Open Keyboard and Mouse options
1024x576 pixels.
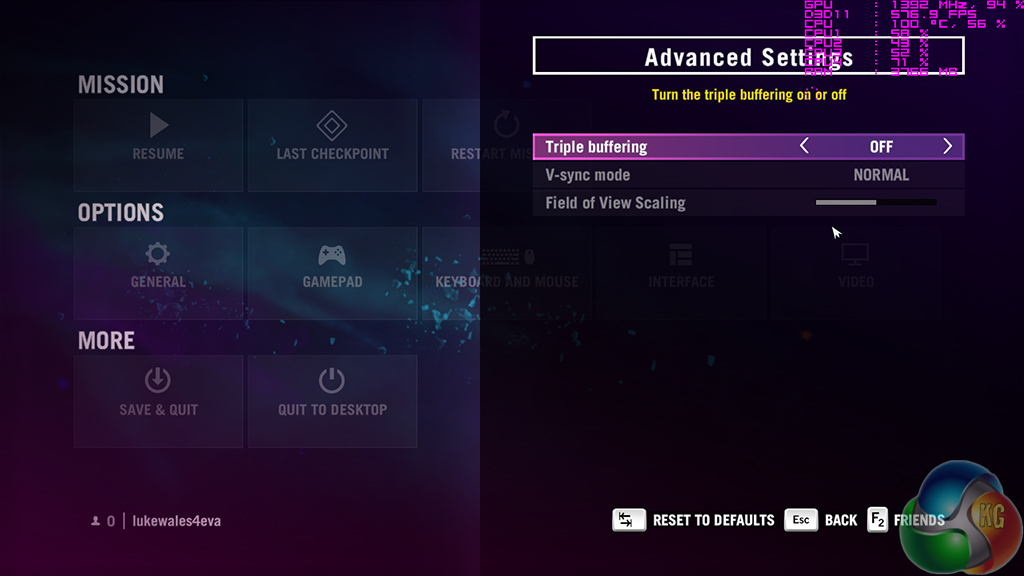[x=506, y=266]
